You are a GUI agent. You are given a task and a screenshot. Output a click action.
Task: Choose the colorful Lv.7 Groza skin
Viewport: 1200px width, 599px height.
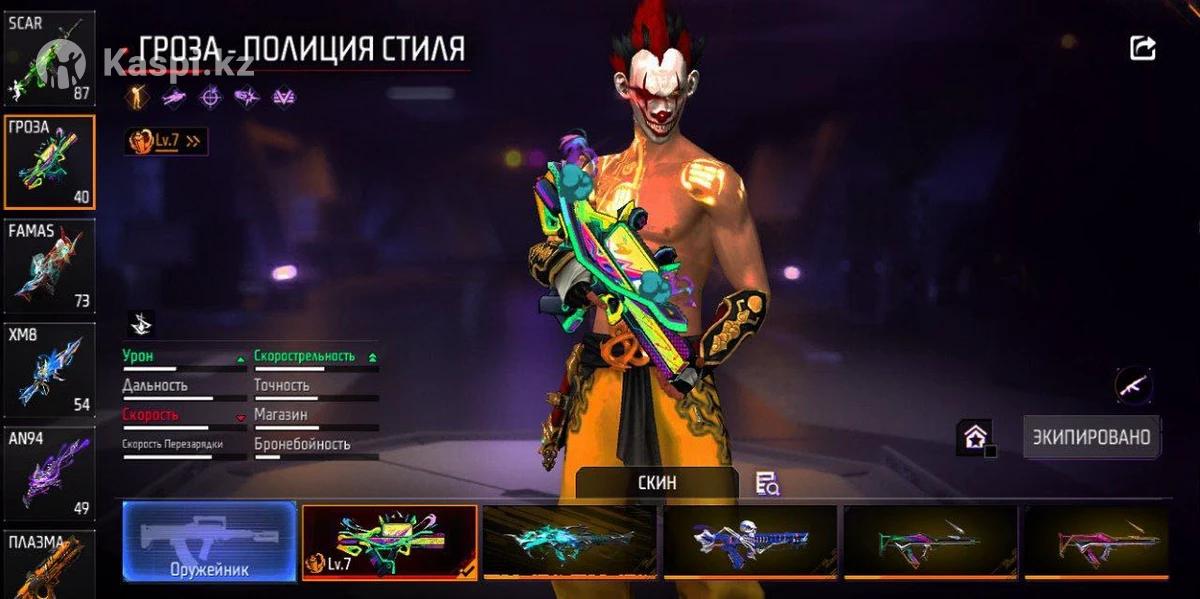tap(389, 541)
